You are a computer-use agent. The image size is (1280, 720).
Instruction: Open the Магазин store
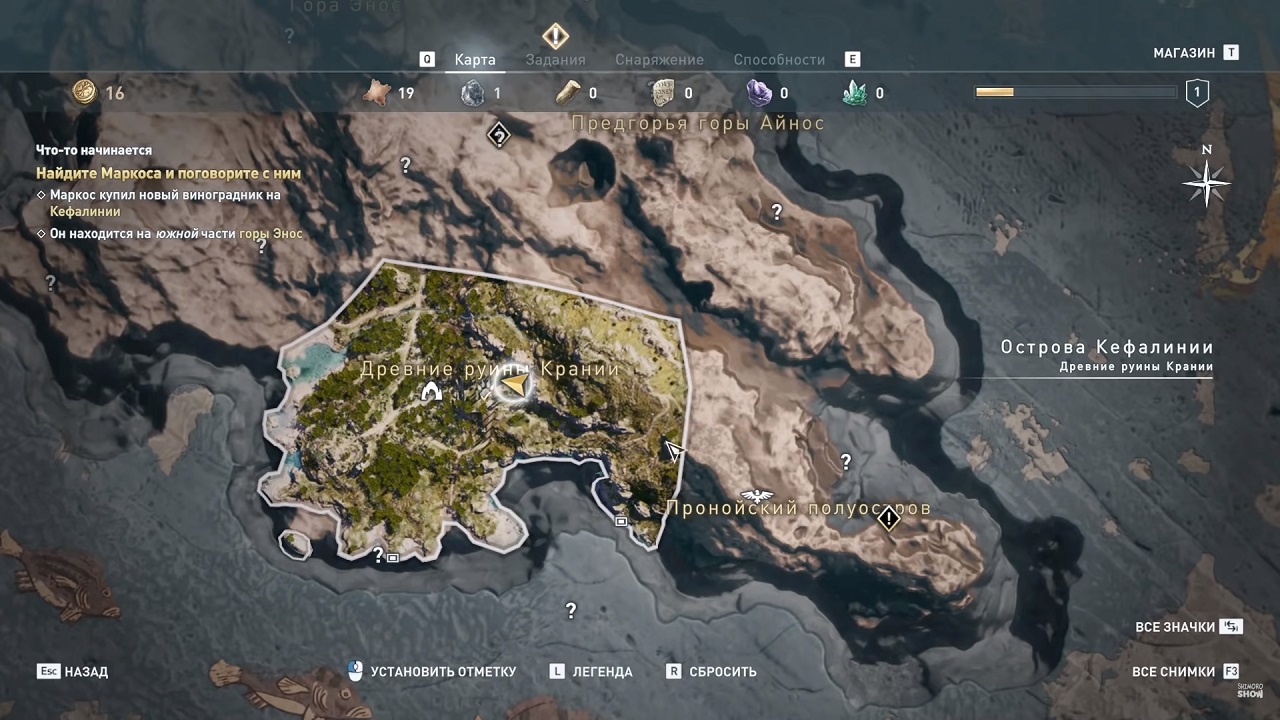pos(1184,53)
